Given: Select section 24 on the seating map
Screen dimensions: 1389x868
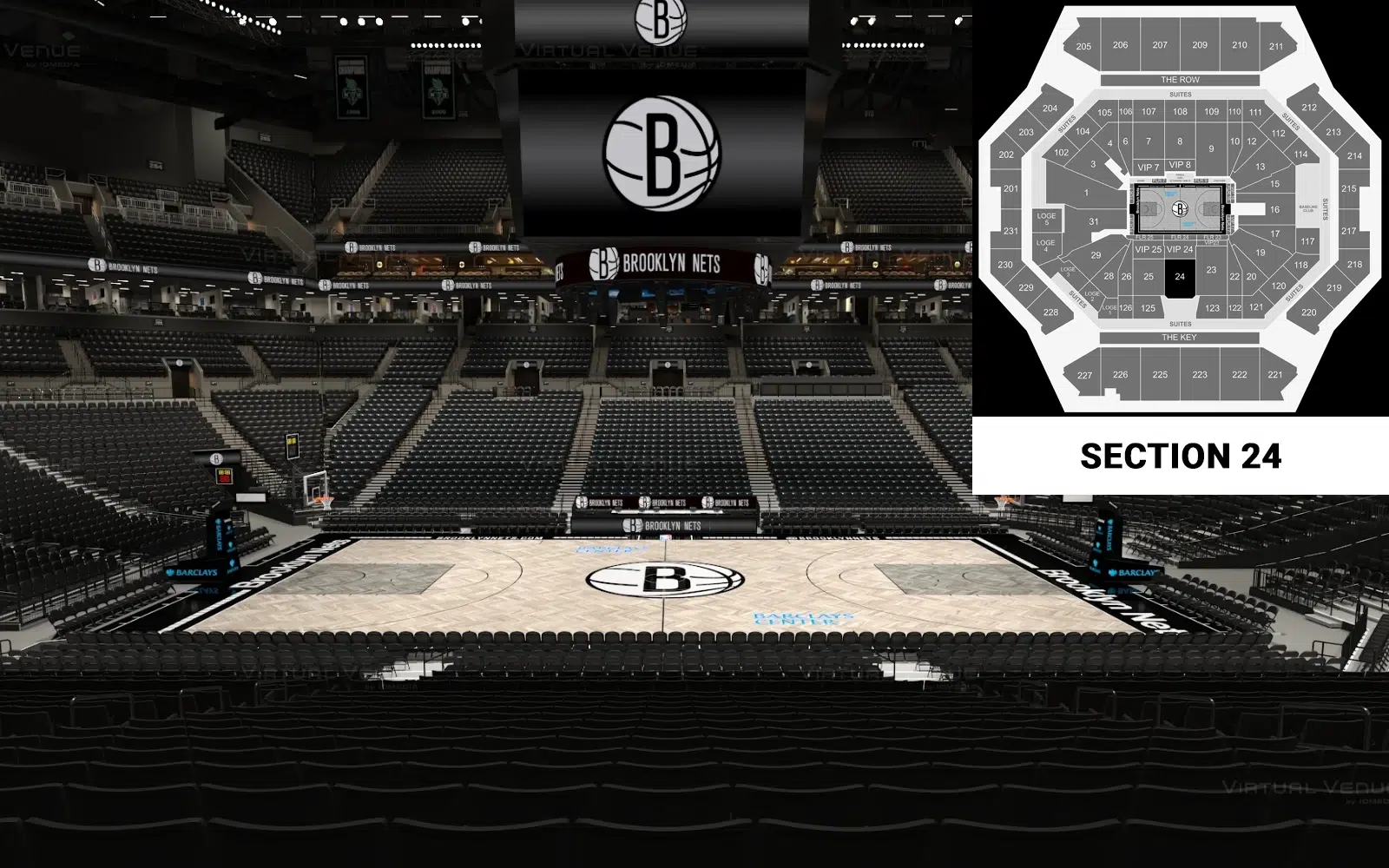Looking at the screenshot, I should (x=1180, y=277).
